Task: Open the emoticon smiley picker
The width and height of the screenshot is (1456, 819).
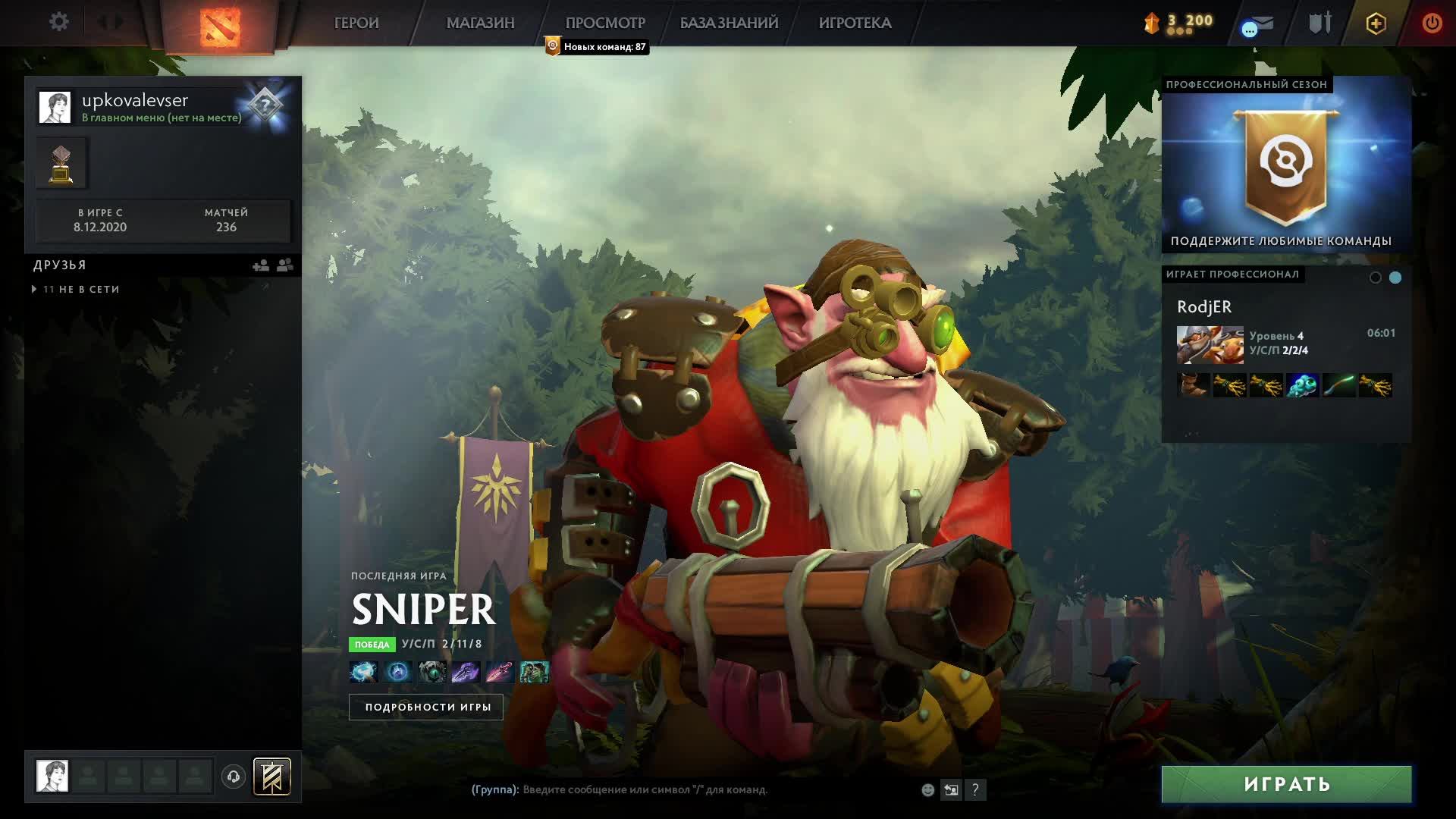Action: [x=927, y=790]
